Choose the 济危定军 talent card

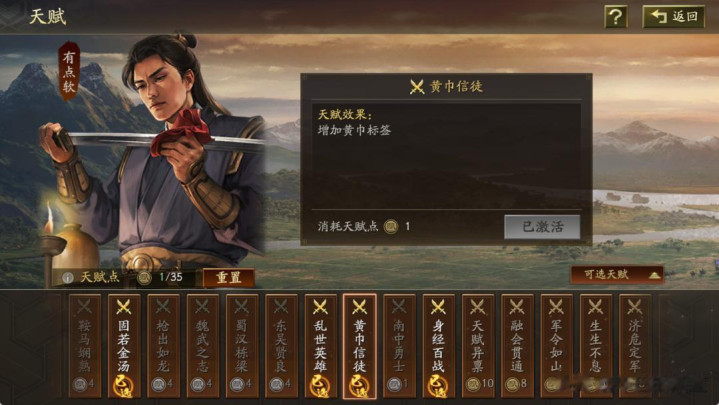(x=634, y=345)
